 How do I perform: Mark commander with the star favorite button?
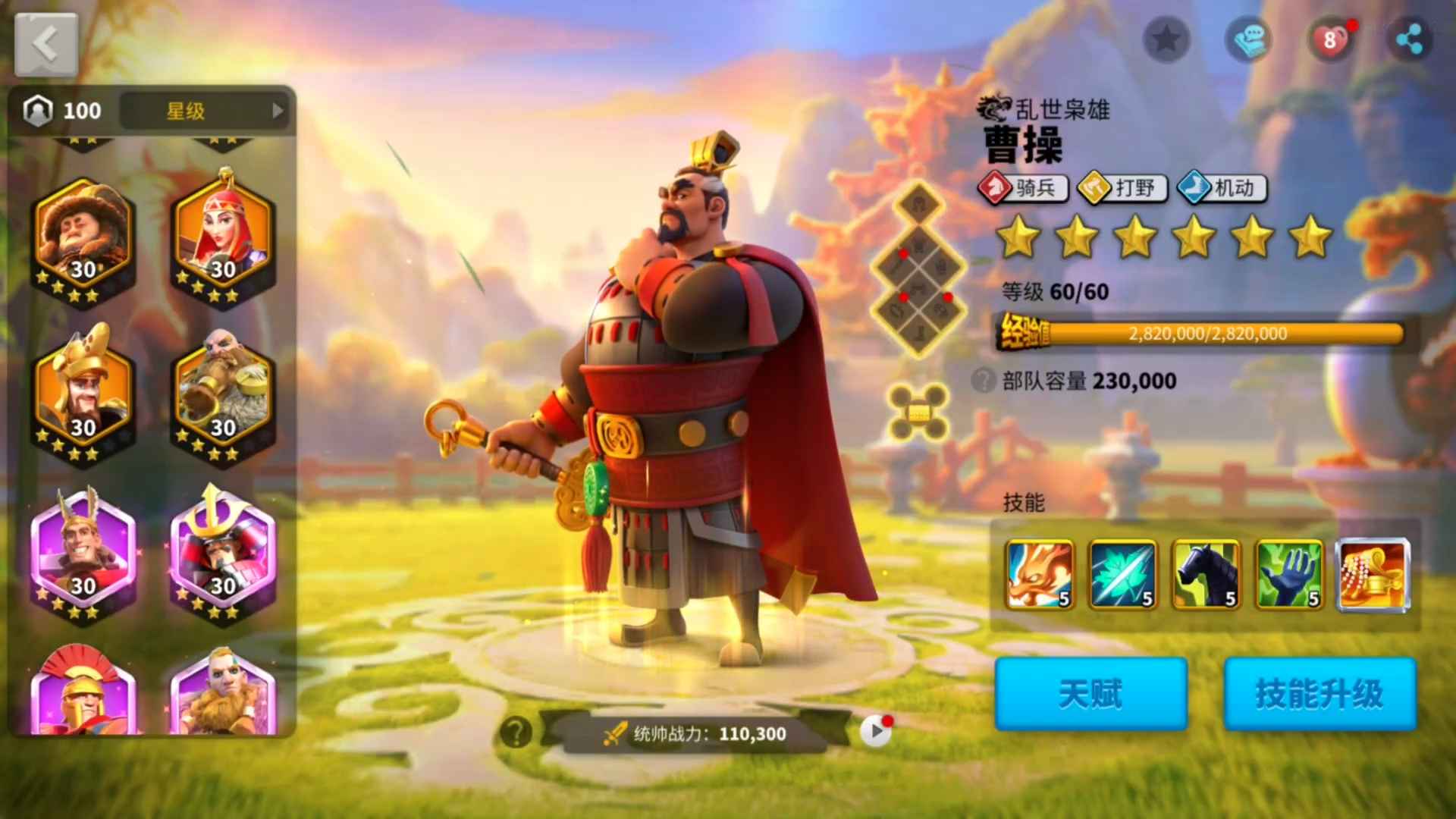coord(1166,39)
